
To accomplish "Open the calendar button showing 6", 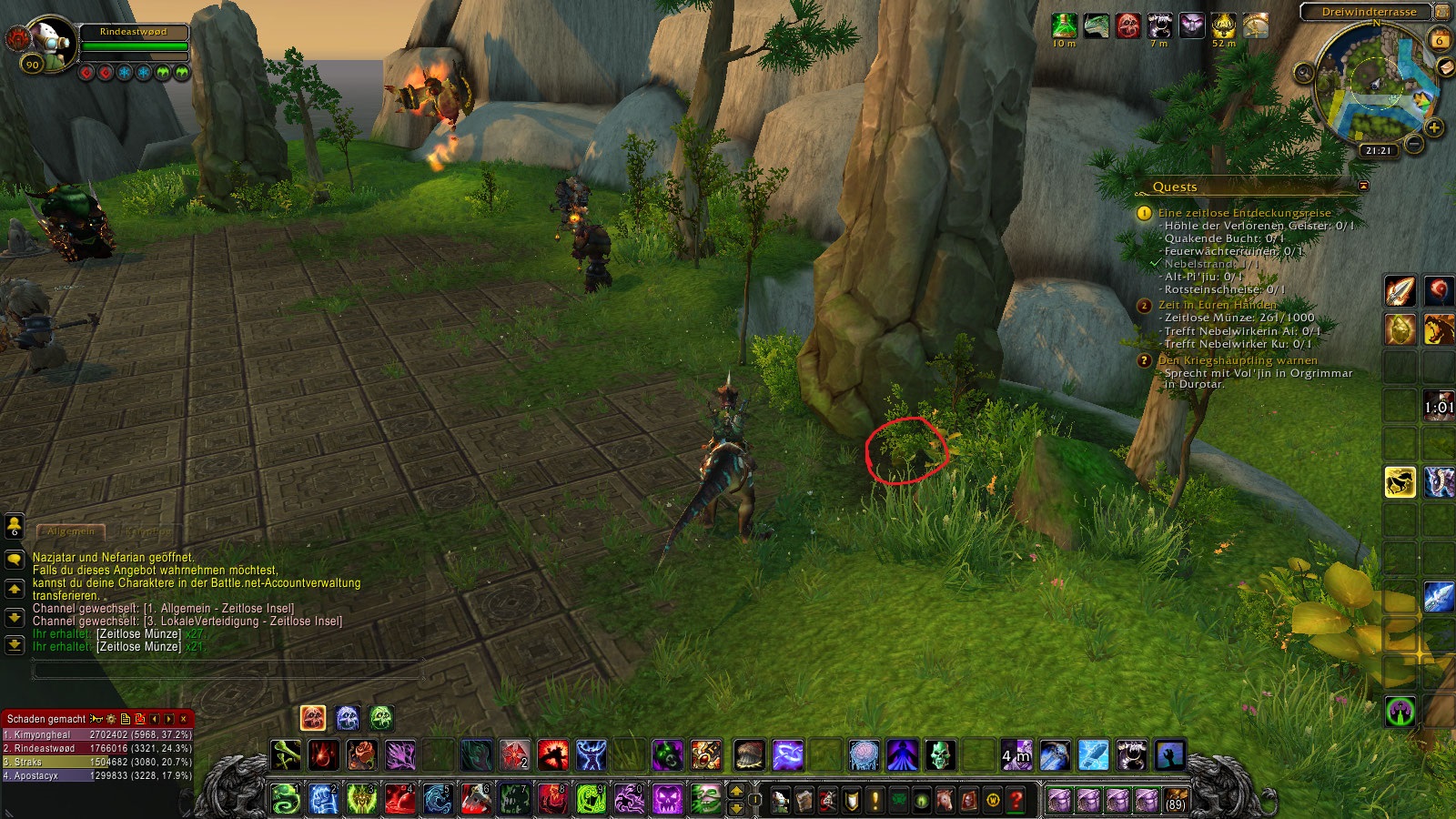I will click(1440, 40).
